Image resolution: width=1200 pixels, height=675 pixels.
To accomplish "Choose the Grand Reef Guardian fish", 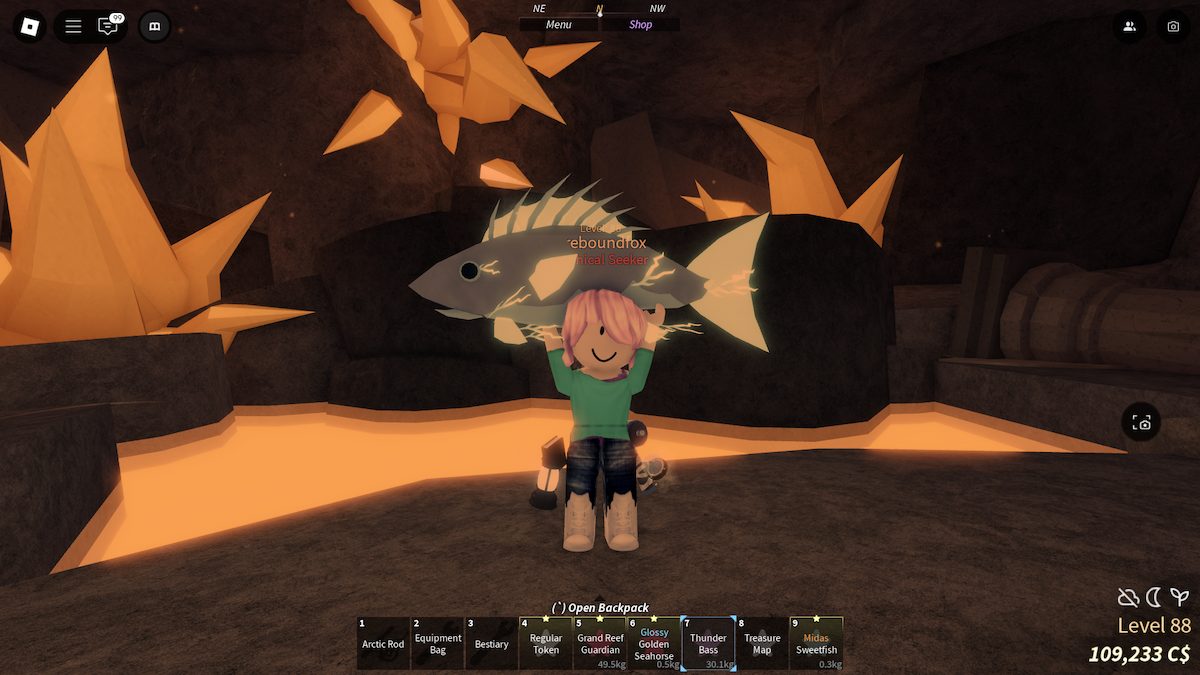I will (600, 643).
